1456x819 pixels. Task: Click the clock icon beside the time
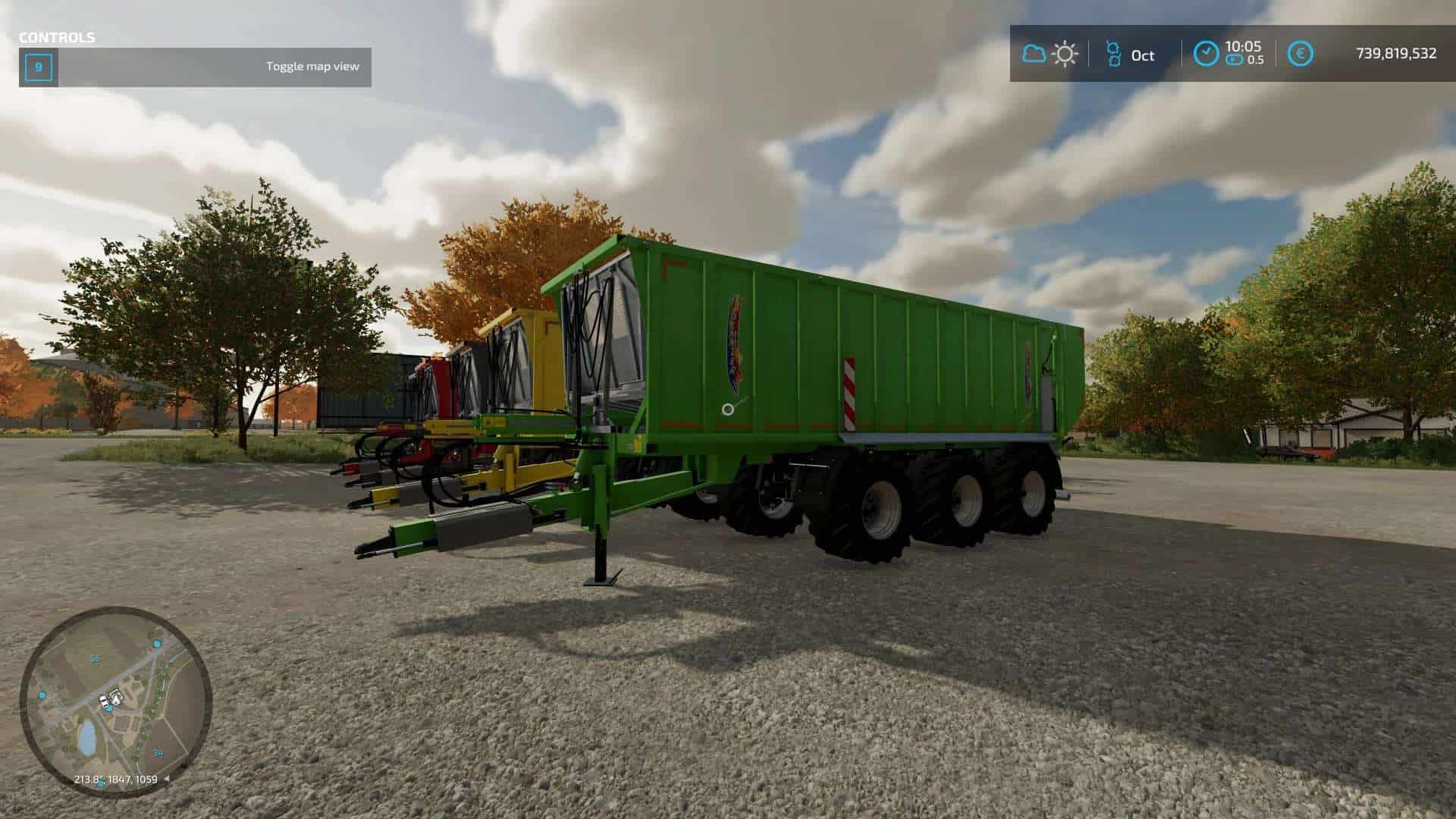[x=1206, y=53]
